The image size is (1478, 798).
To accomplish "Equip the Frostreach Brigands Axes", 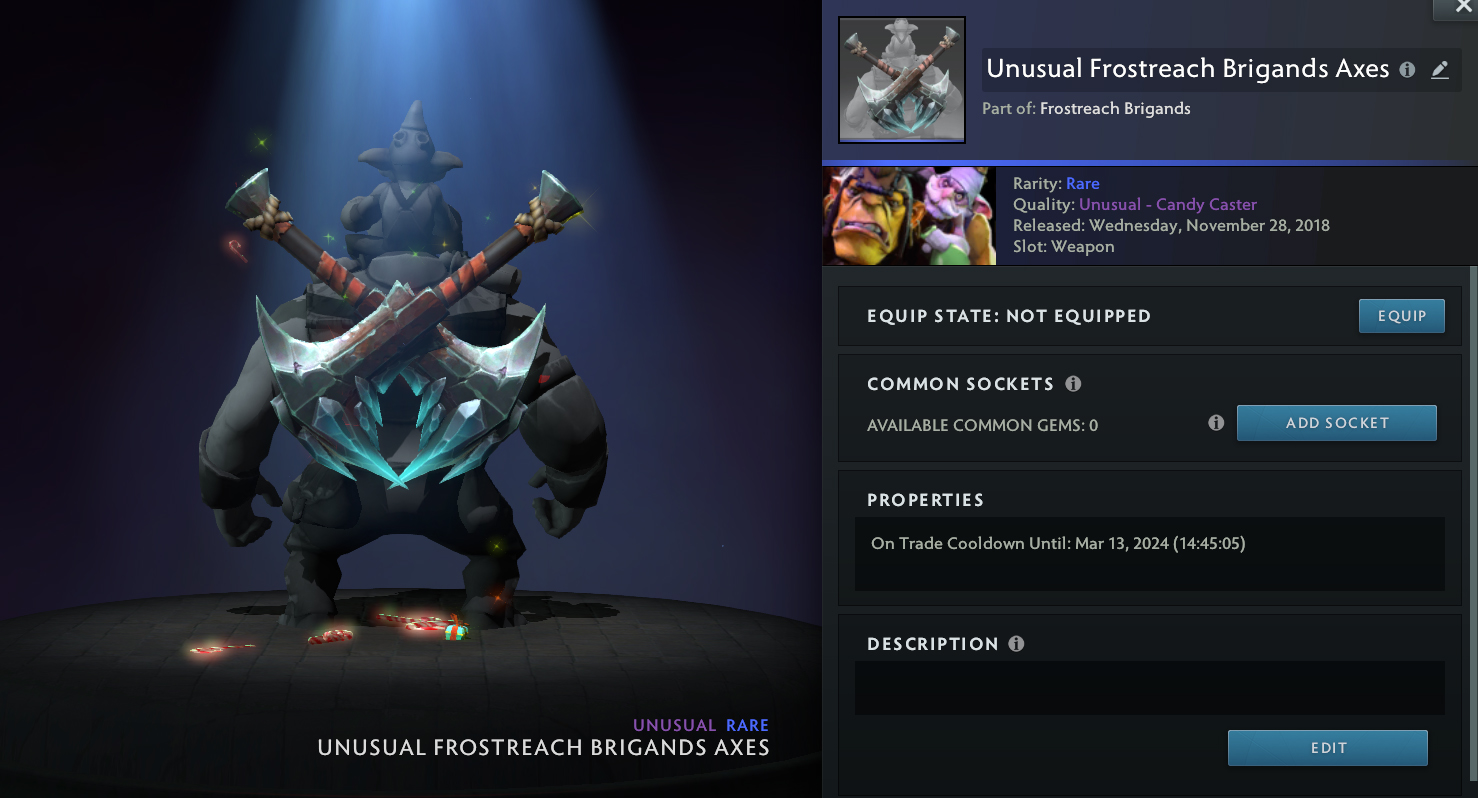I will point(1401,316).
